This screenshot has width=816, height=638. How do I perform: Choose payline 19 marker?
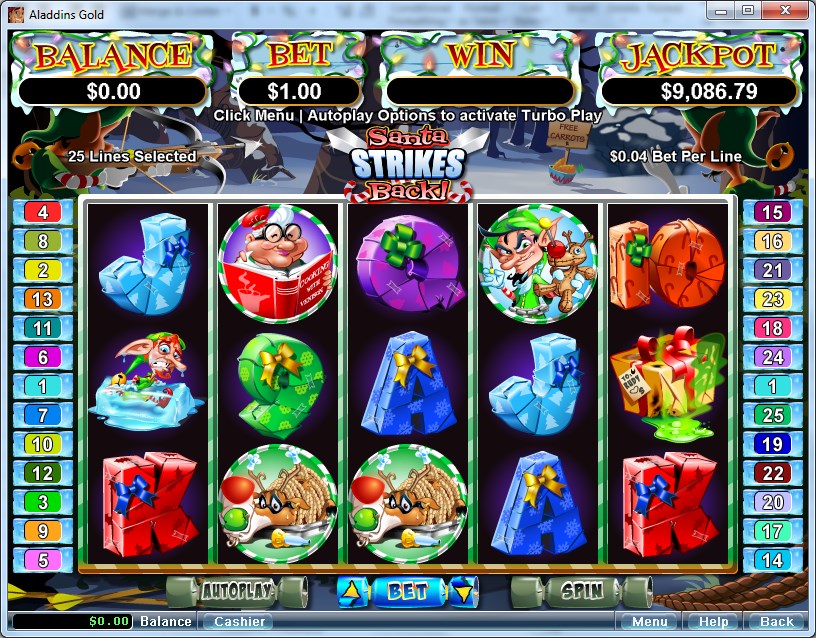(x=771, y=444)
